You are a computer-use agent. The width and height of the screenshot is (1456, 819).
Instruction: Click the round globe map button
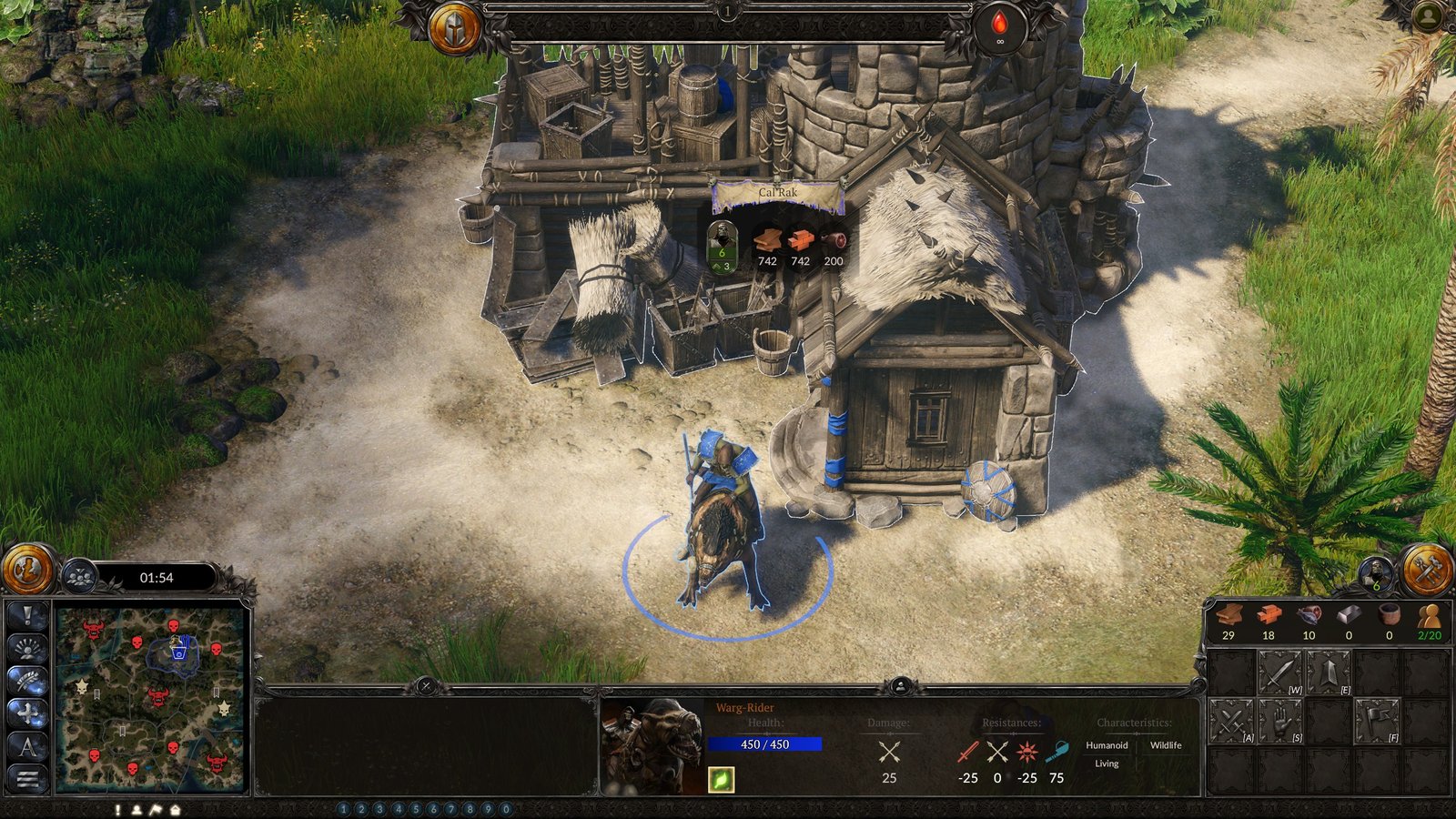[x=28, y=570]
